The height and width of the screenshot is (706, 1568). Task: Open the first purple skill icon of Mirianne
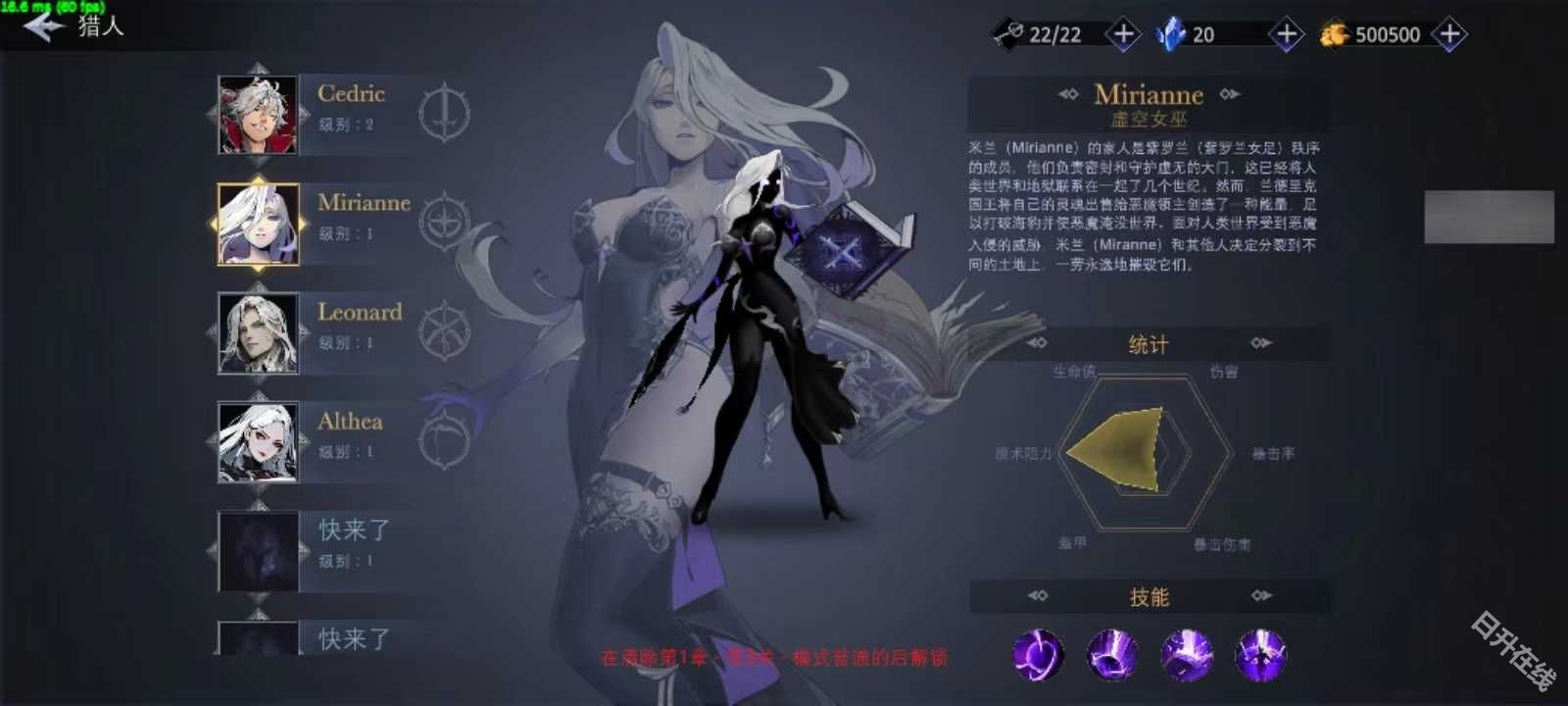click(1037, 655)
